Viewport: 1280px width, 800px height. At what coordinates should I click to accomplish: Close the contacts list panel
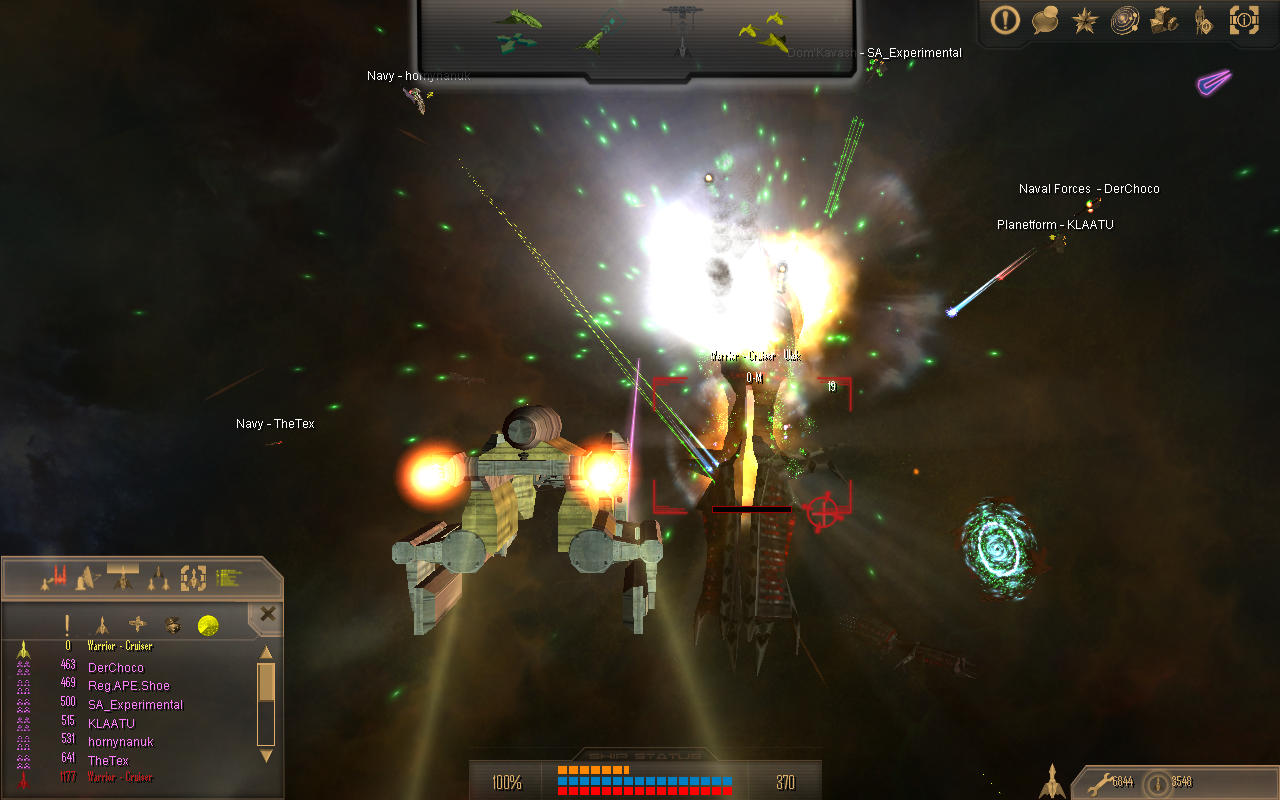coord(267,614)
